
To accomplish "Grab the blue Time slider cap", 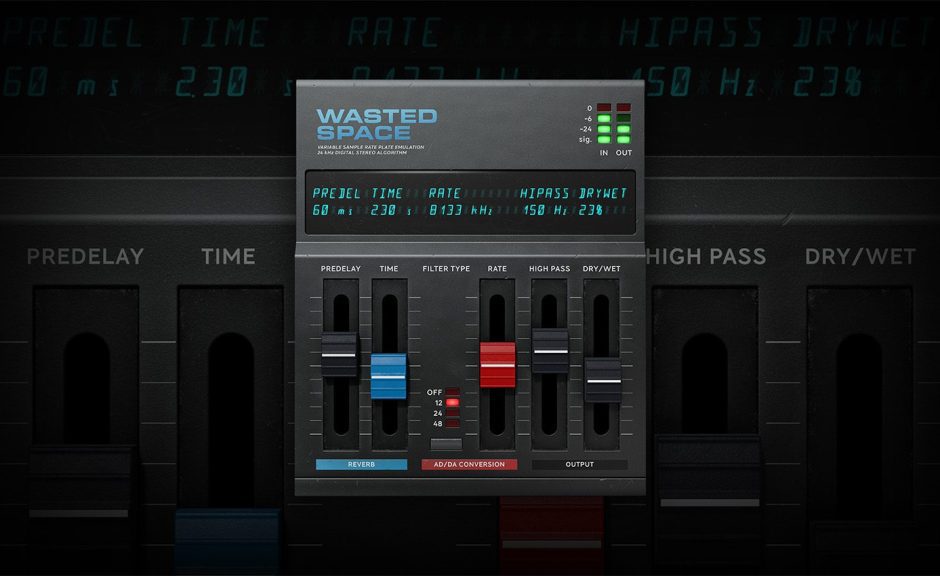I will pyautogui.click(x=389, y=376).
